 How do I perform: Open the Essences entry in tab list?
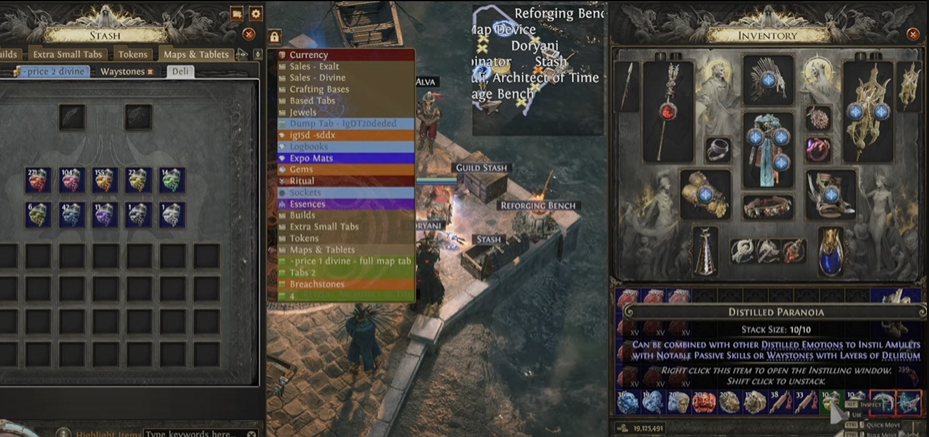[308, 204]
